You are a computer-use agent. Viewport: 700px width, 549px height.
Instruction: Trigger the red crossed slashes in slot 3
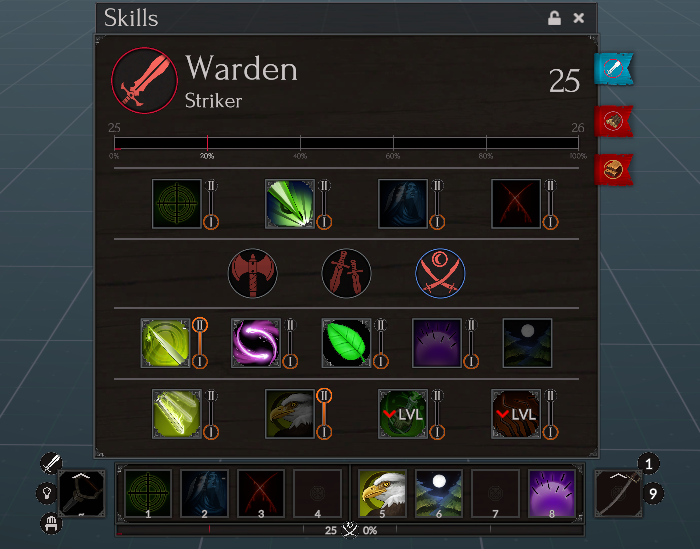pyautogui.click(x=261, y=493)
